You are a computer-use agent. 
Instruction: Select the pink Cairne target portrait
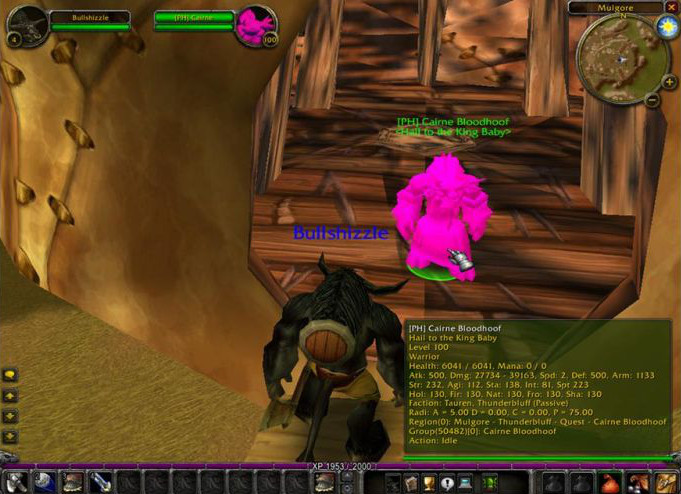click(x=254, y=25)
